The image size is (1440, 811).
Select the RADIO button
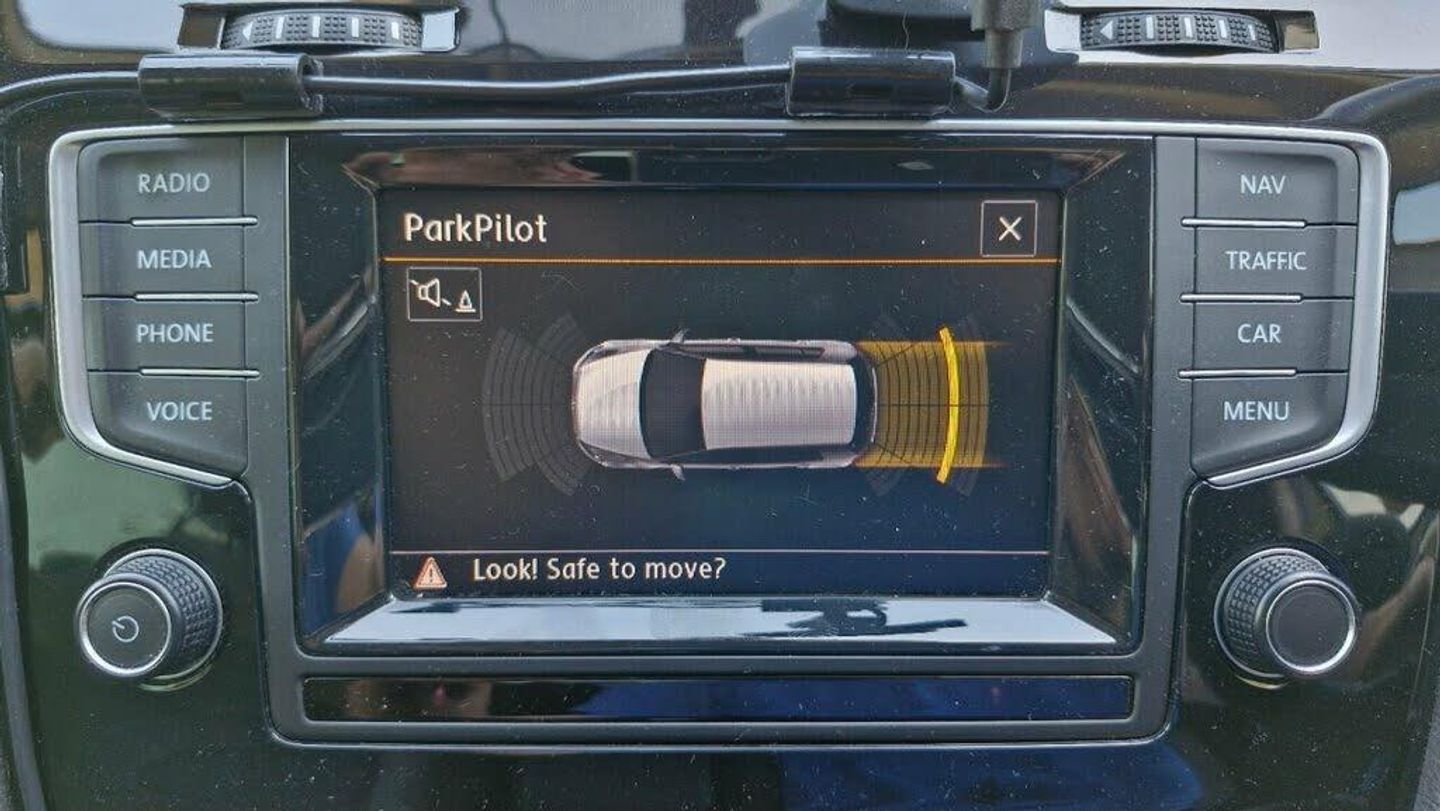[x=173, y=183]
